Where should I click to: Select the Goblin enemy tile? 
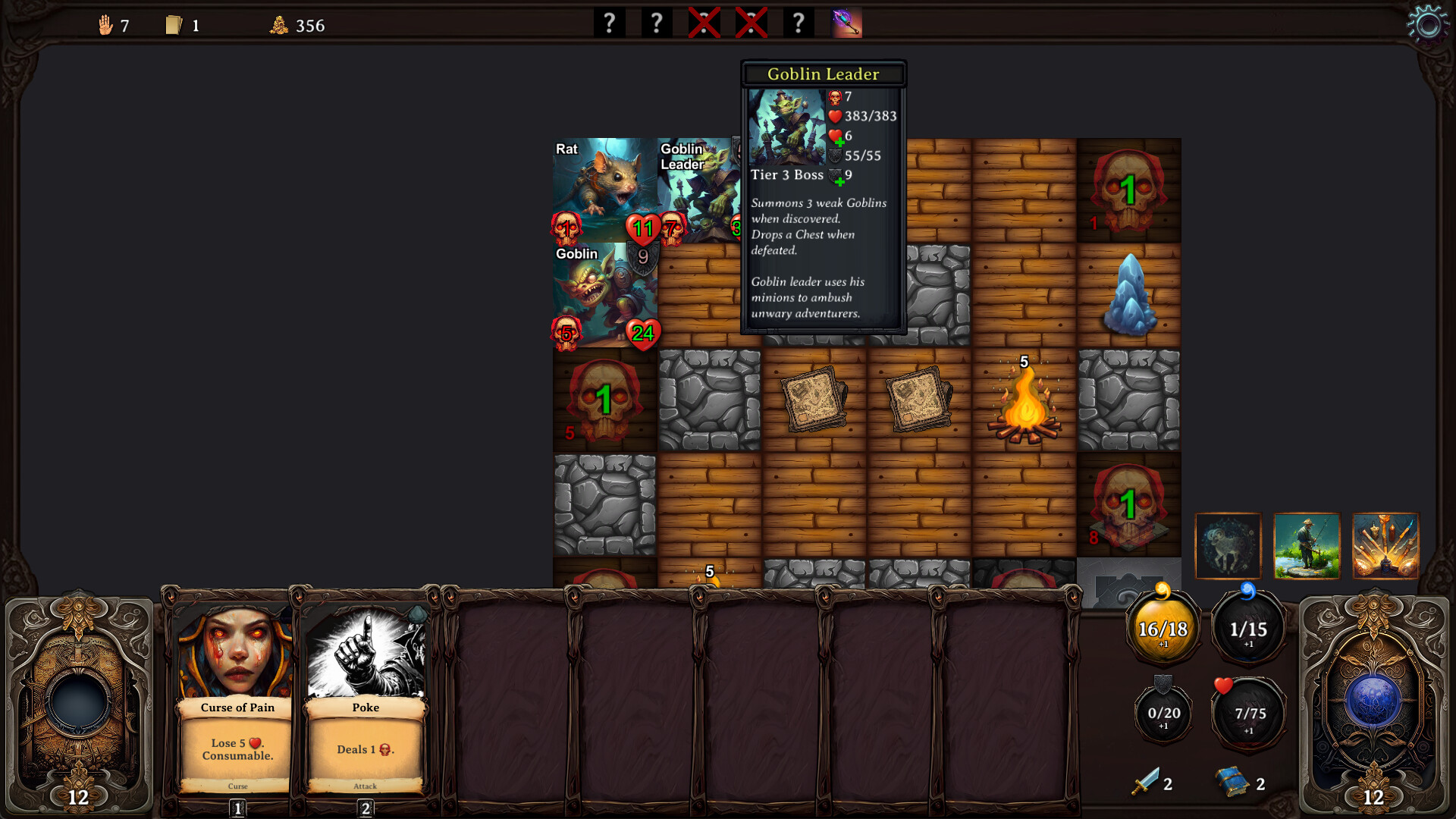pyautogui.click(x=603, y=296)
